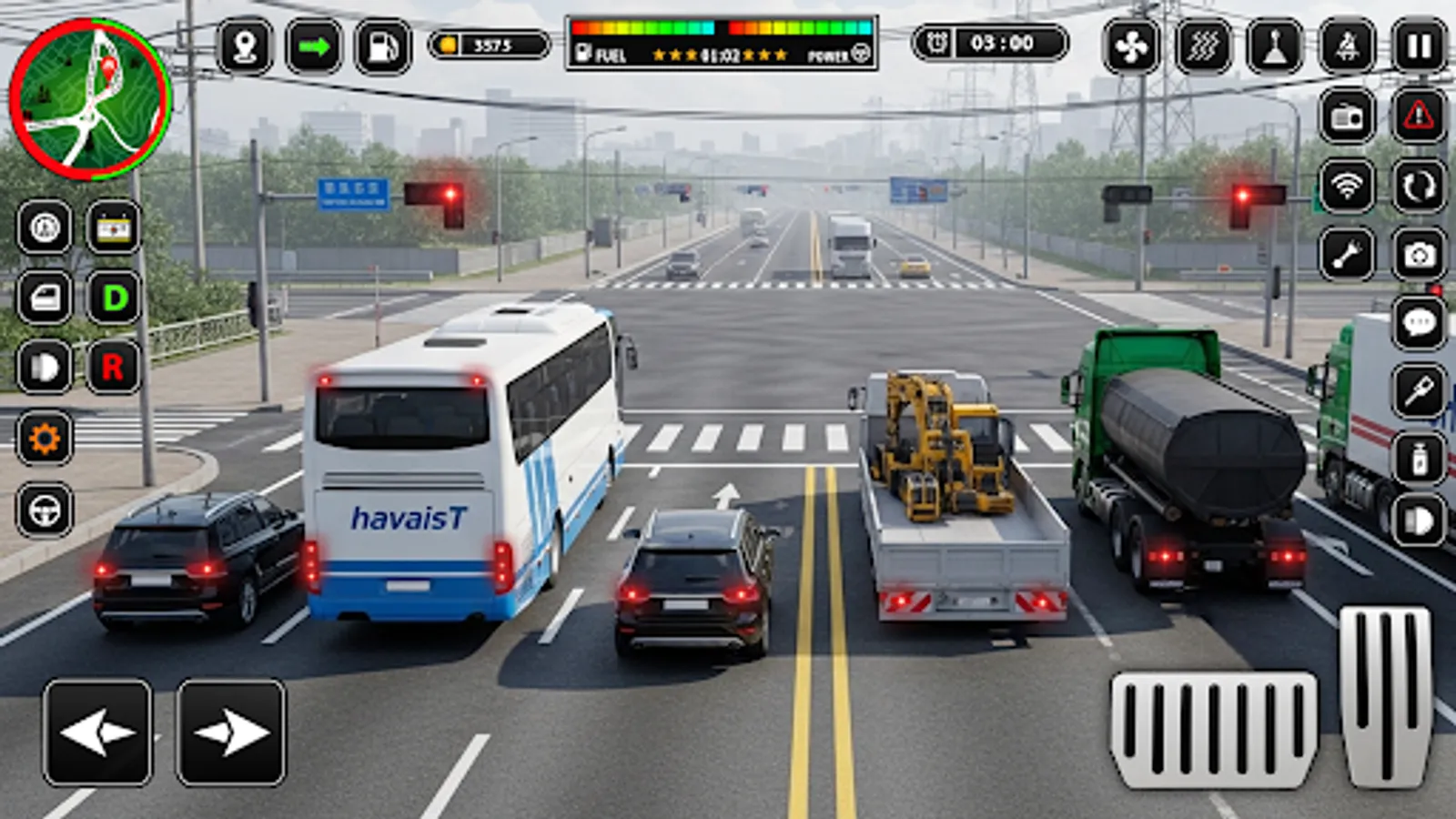The image size is (1456, 819).
Task: Open the radio icon
Action: [x=1348, y=118]
